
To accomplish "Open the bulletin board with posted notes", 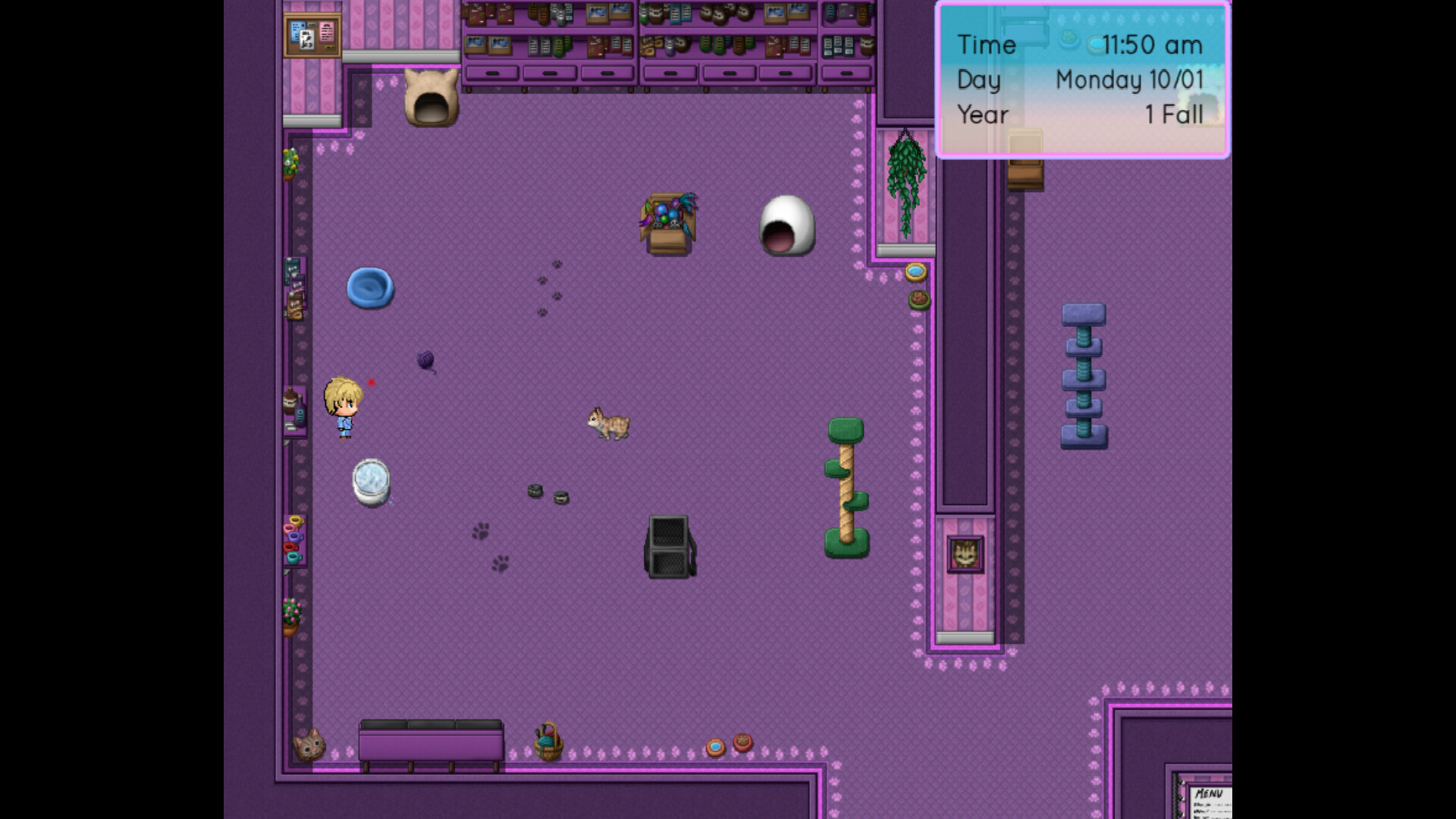I will click(x=312, y=33).
